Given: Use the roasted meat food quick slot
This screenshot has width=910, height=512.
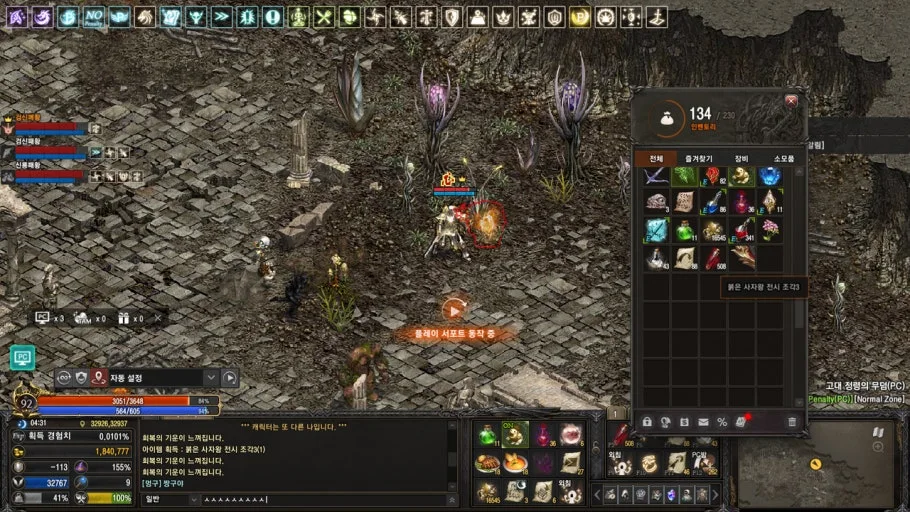Looking at the screenshot, I should pyautogui.click(x=487, y=463).
